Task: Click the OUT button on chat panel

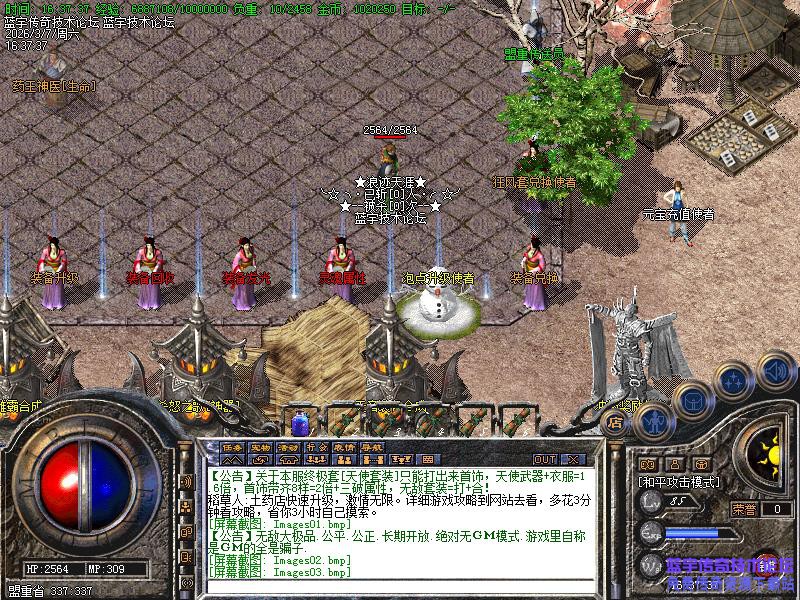Action: pyautogui.click(x=545, y=459)
